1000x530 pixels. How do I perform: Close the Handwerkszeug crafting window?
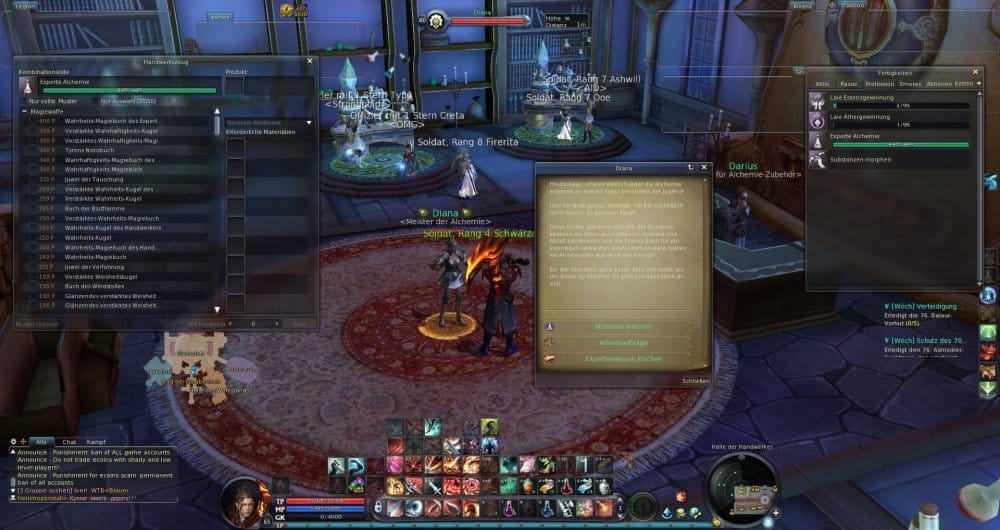tap(310, 62)
